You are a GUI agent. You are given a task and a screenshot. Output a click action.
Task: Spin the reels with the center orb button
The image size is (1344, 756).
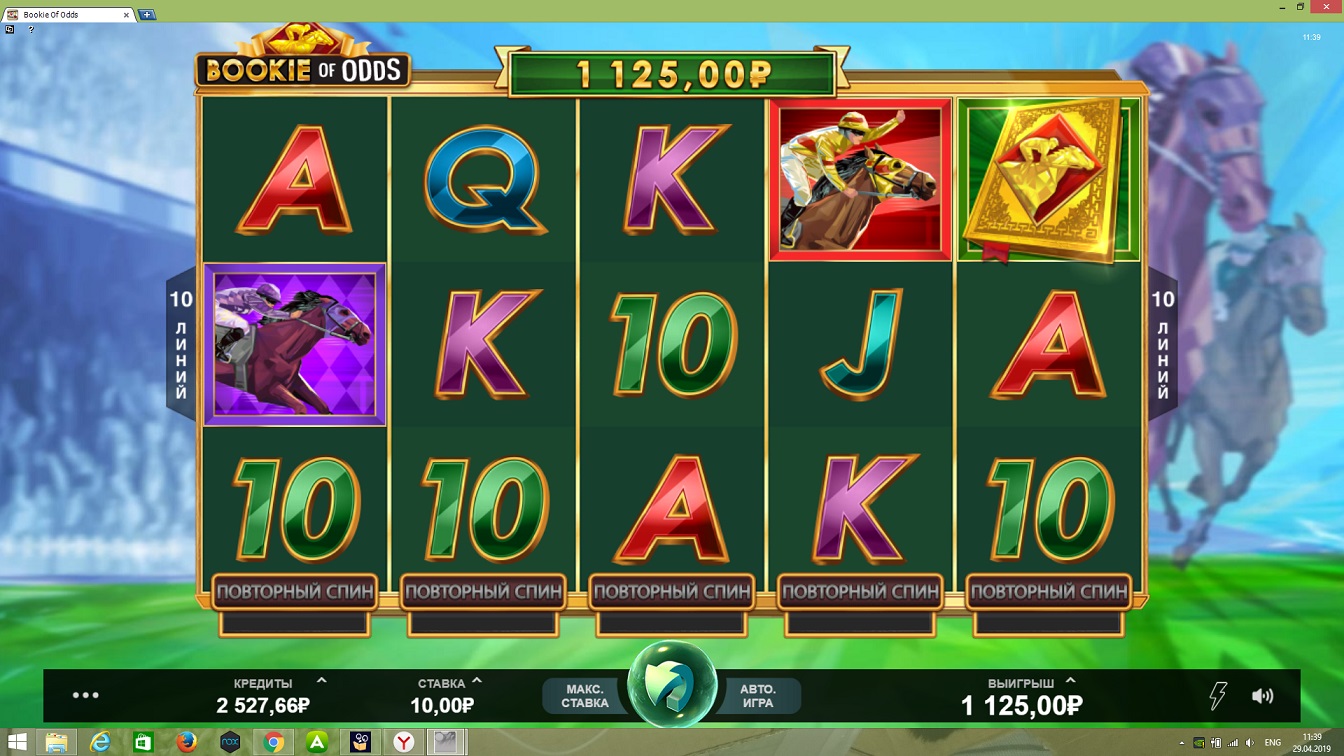tap(671, 691)
